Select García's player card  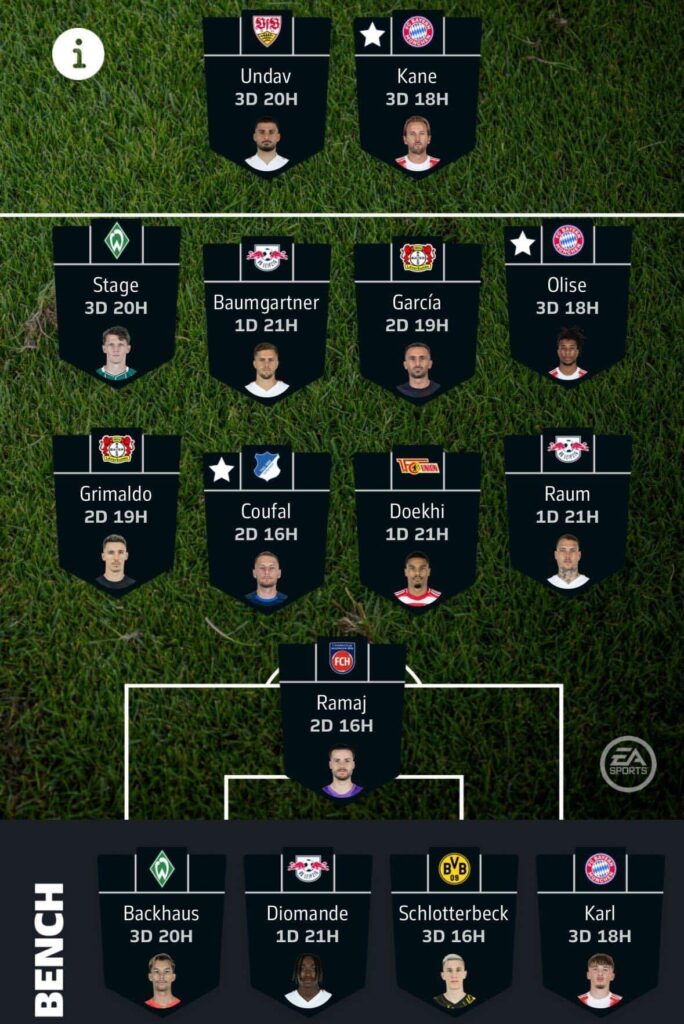(418, 320)
